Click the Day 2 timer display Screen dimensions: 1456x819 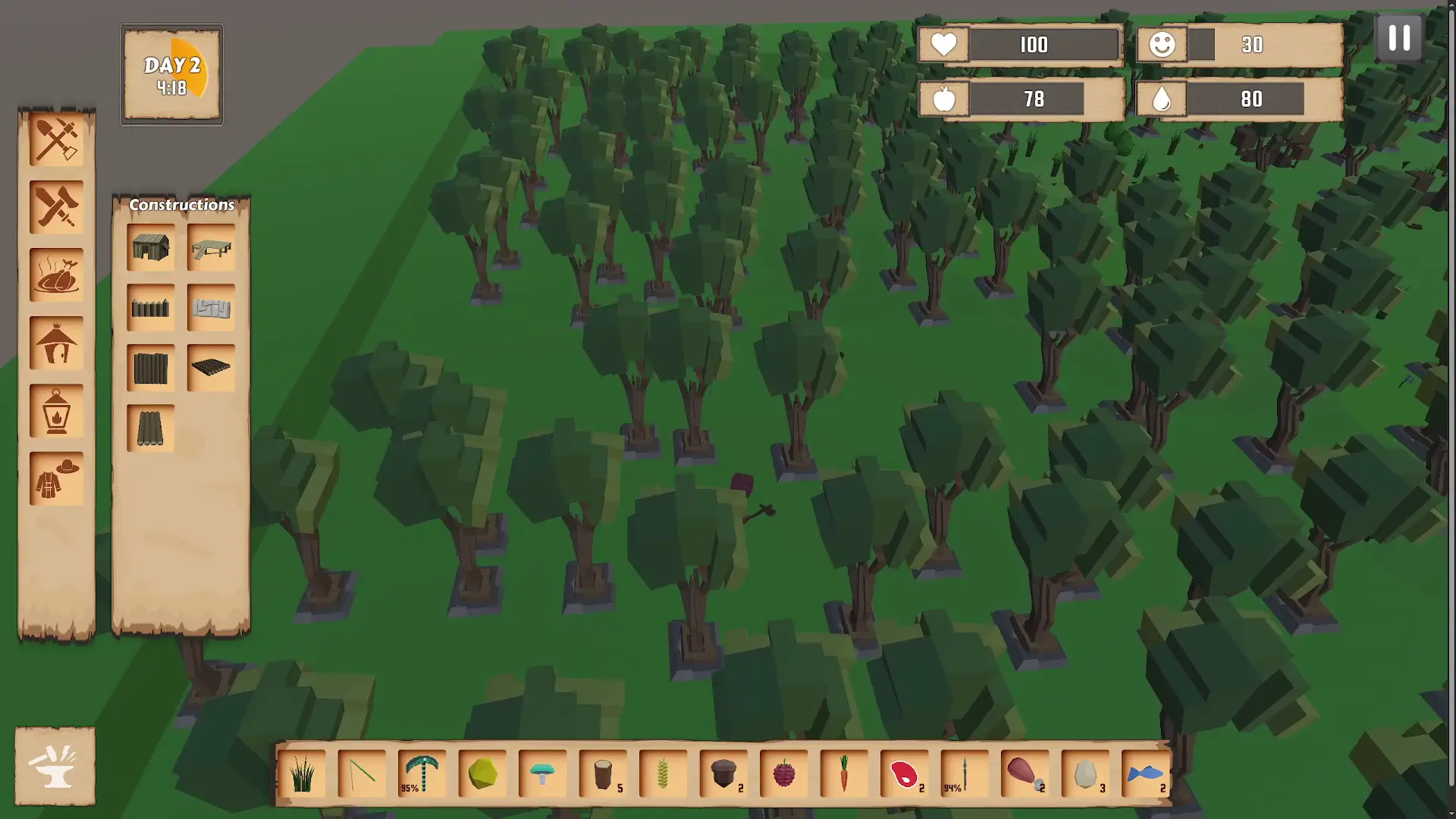point(171,74)
